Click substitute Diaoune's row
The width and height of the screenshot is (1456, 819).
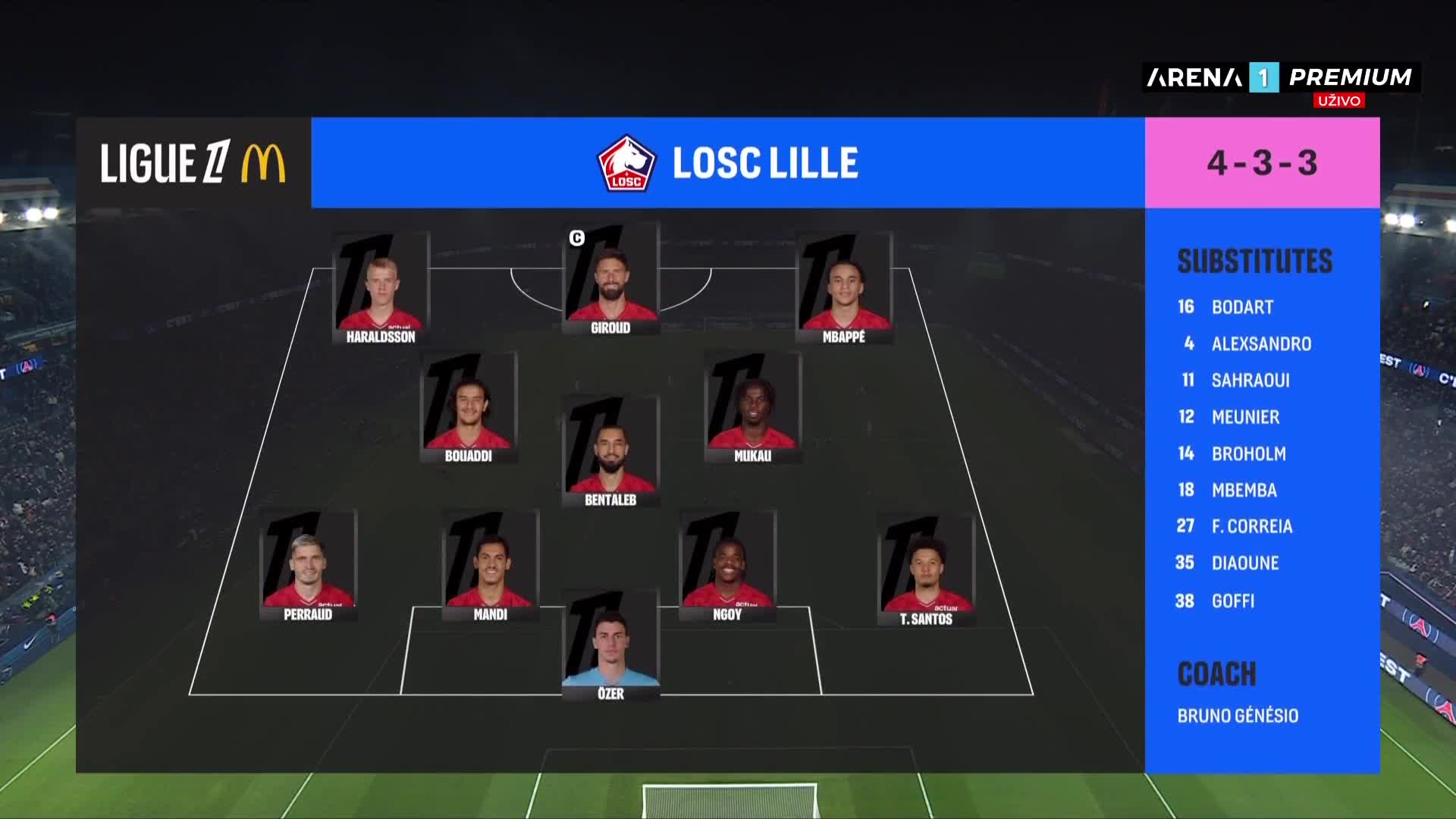(1244, 563)
